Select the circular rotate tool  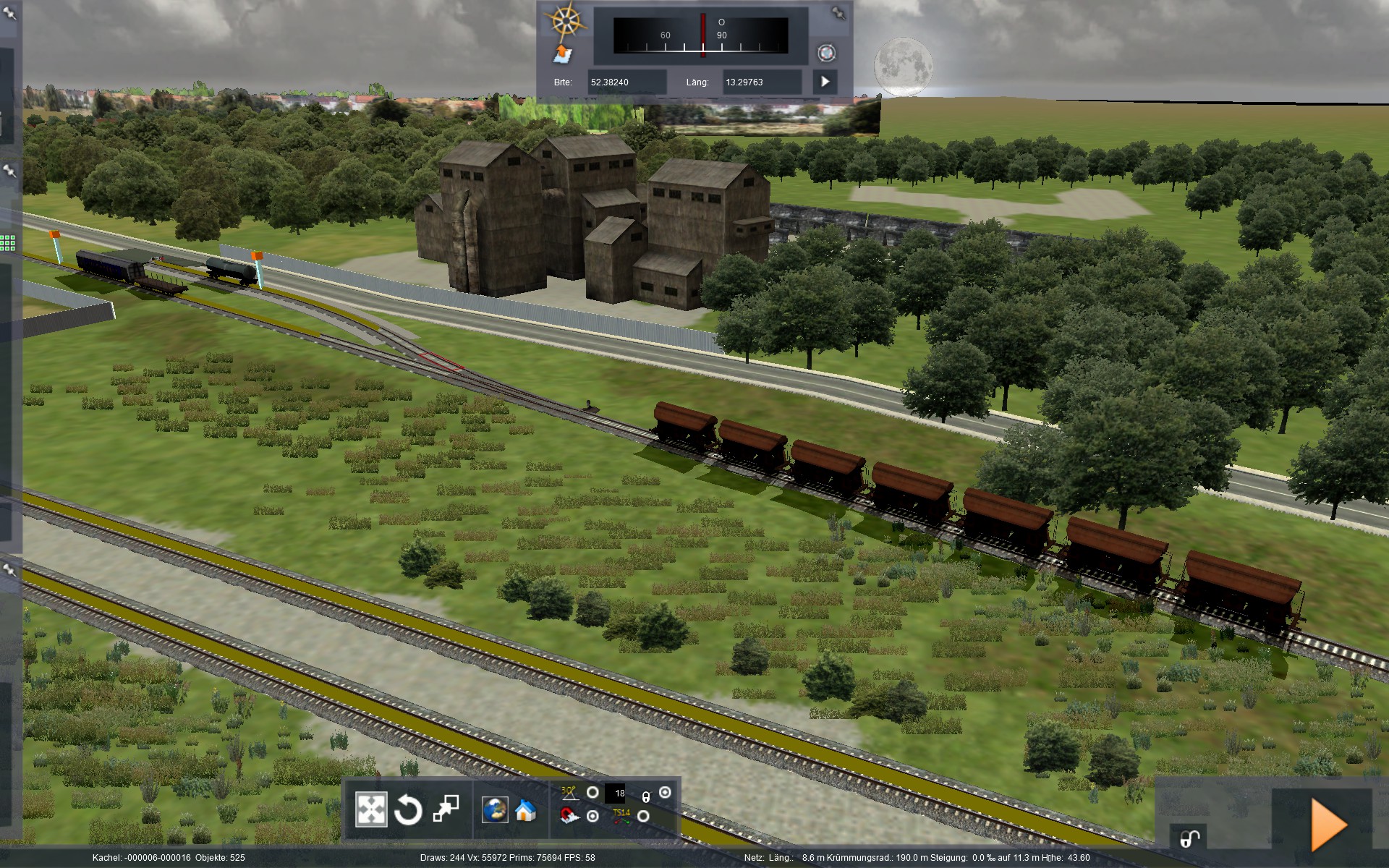tap(408, 810)
